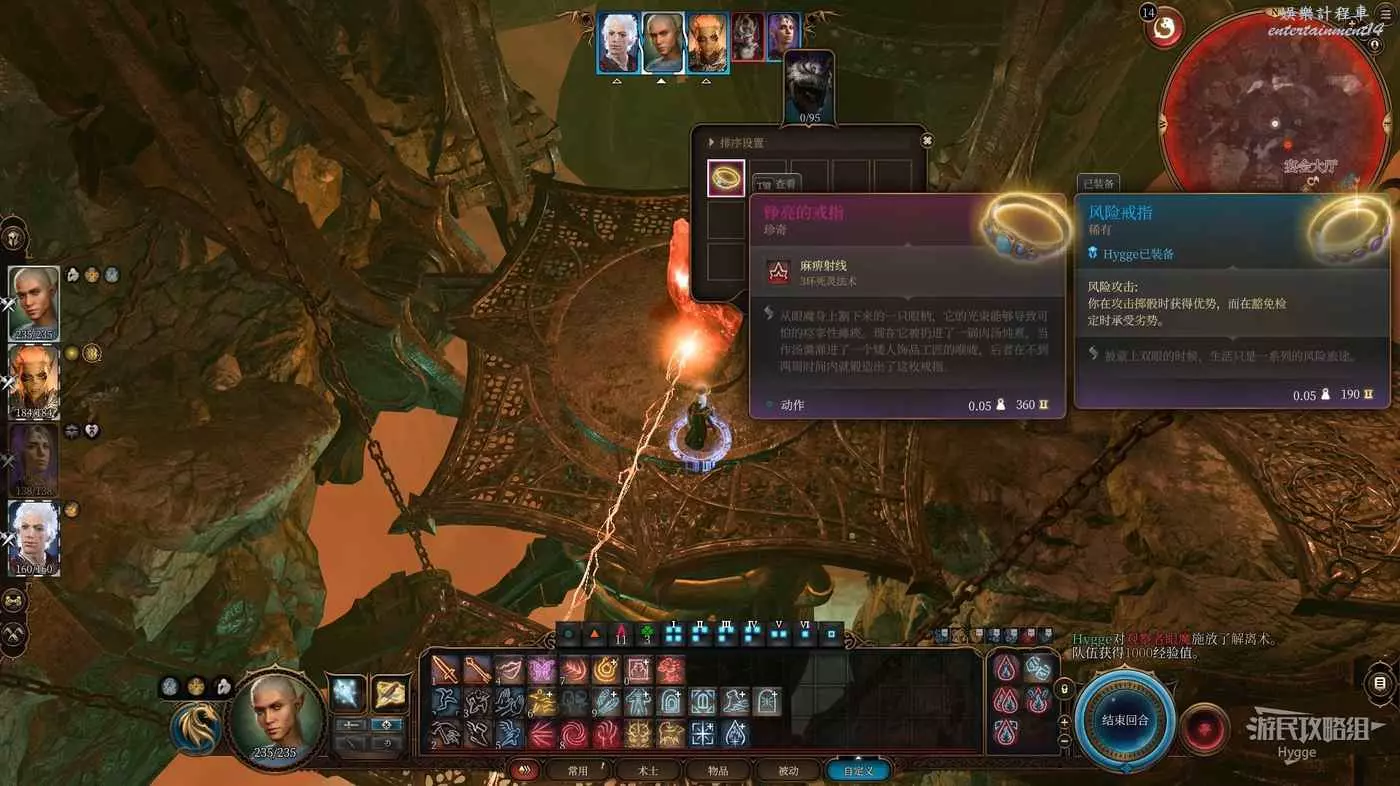
Task: Select the Custom (自定义) hotbar tab
Action: click(x=858, y=771)
